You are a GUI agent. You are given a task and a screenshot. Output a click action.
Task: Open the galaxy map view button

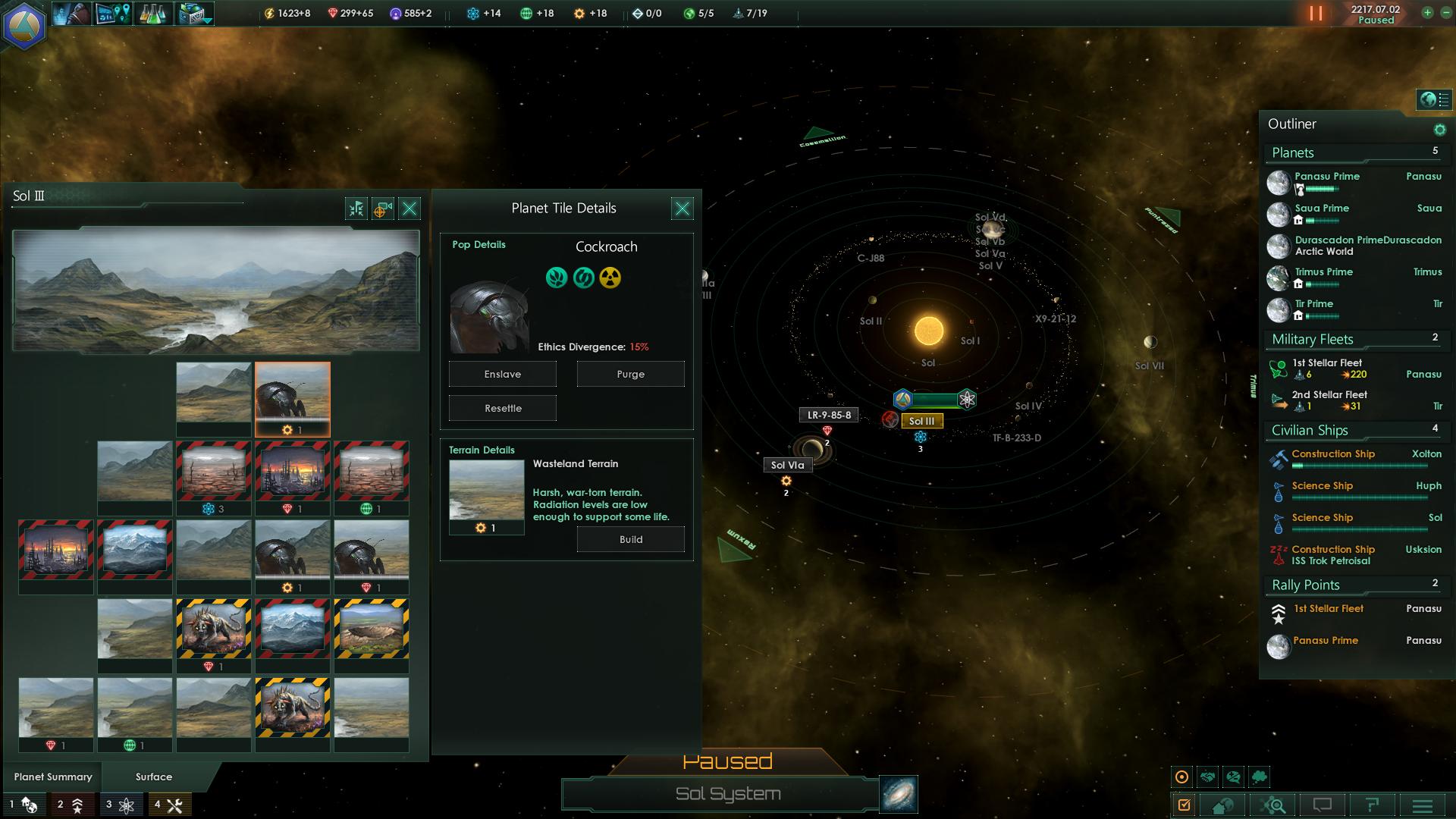click(899, 794)
